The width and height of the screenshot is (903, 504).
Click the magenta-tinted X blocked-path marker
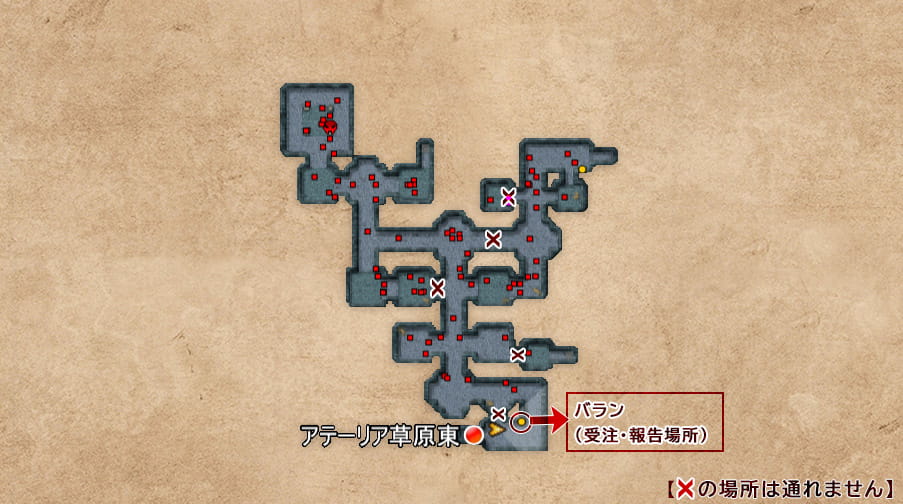[x=508, y=196]
